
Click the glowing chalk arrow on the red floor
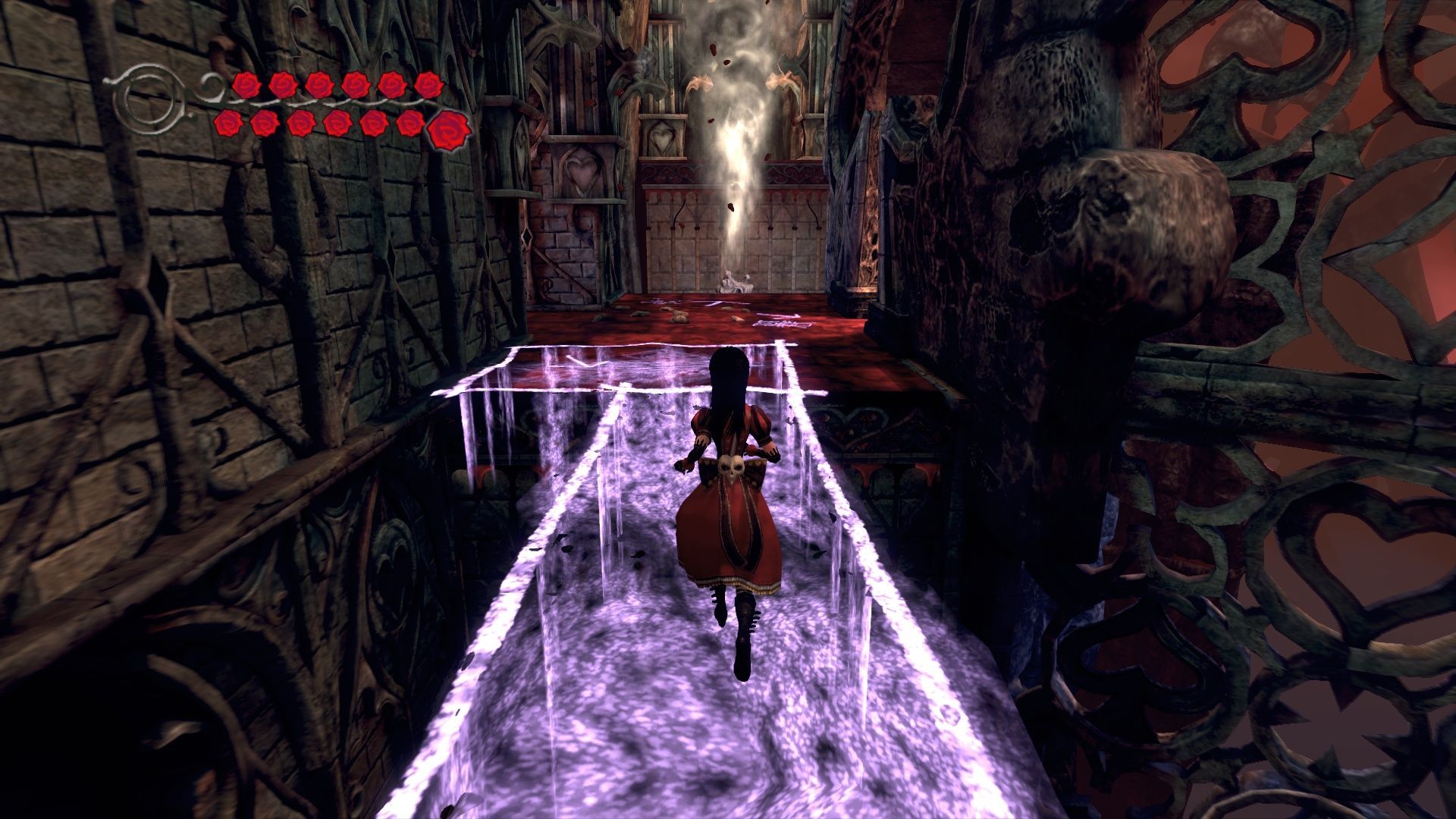pos(777,315)
